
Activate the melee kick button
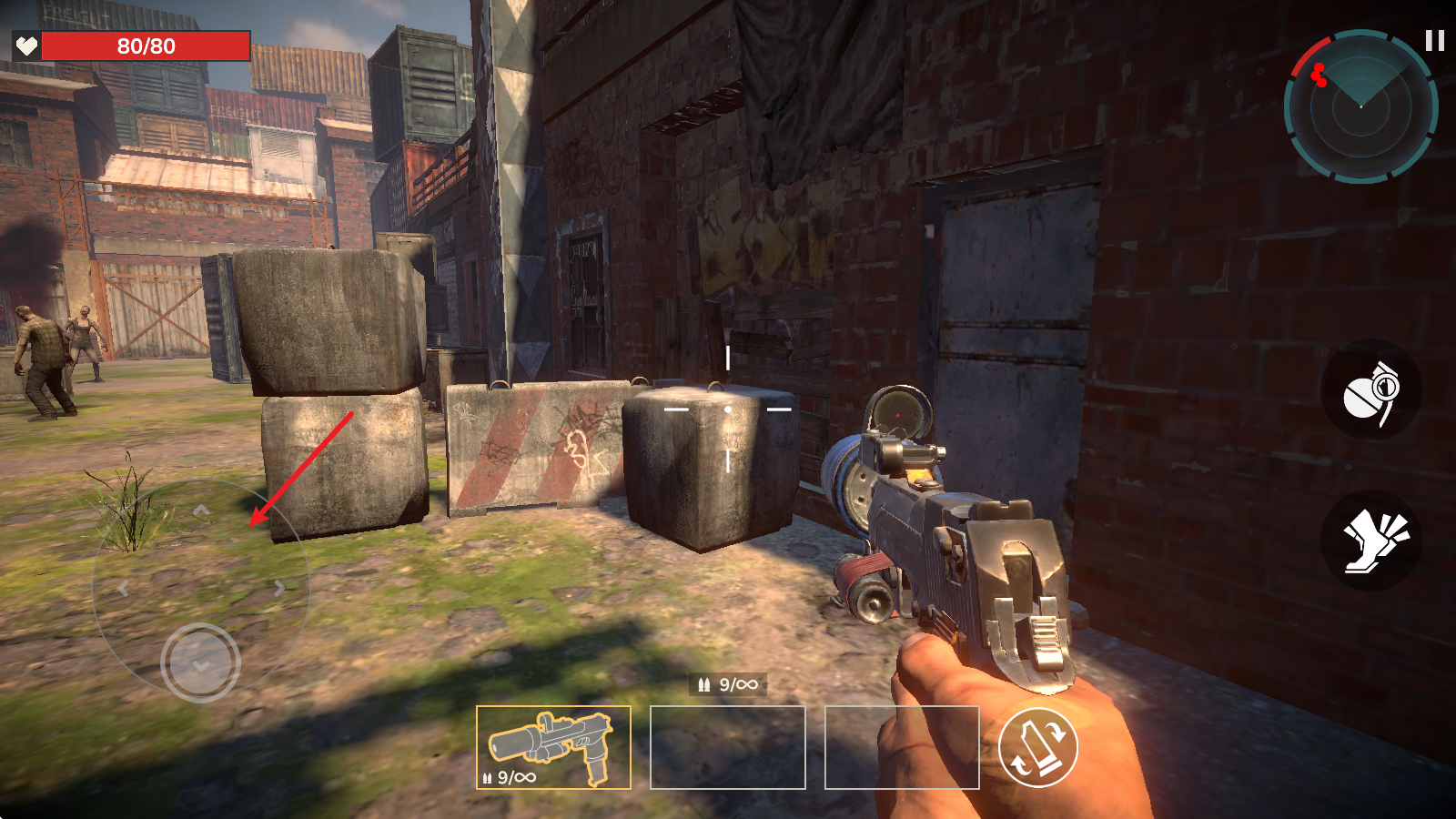pos(1370,541)
